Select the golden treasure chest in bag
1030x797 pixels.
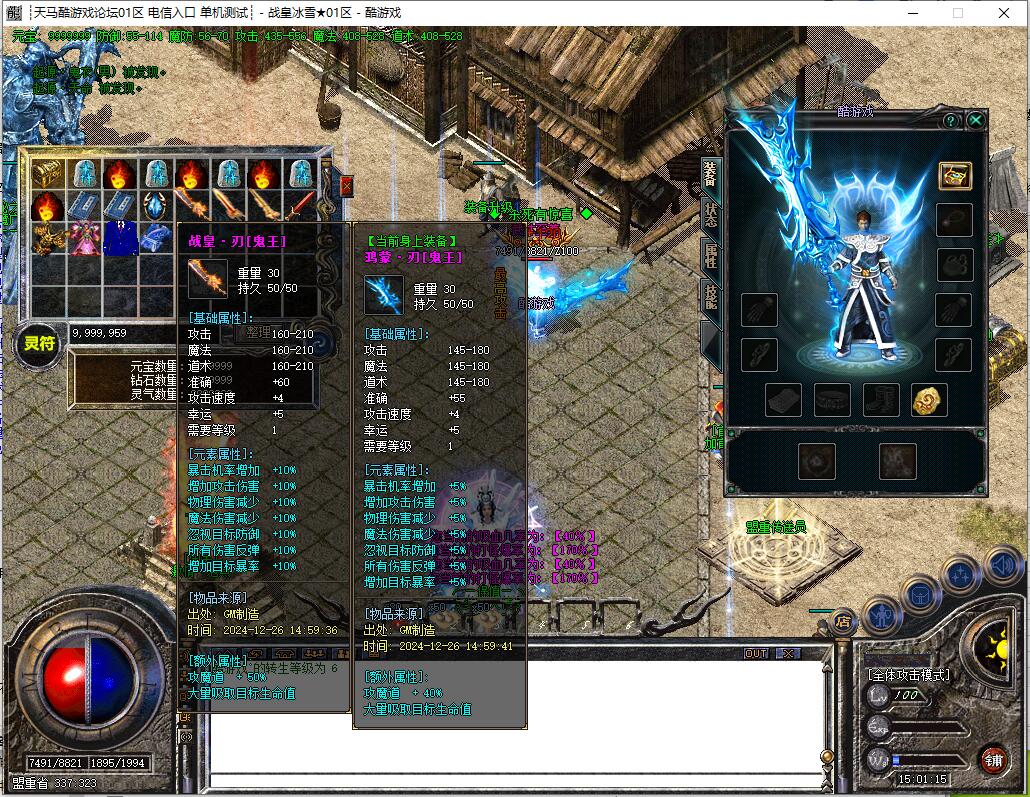click(47, 174)
